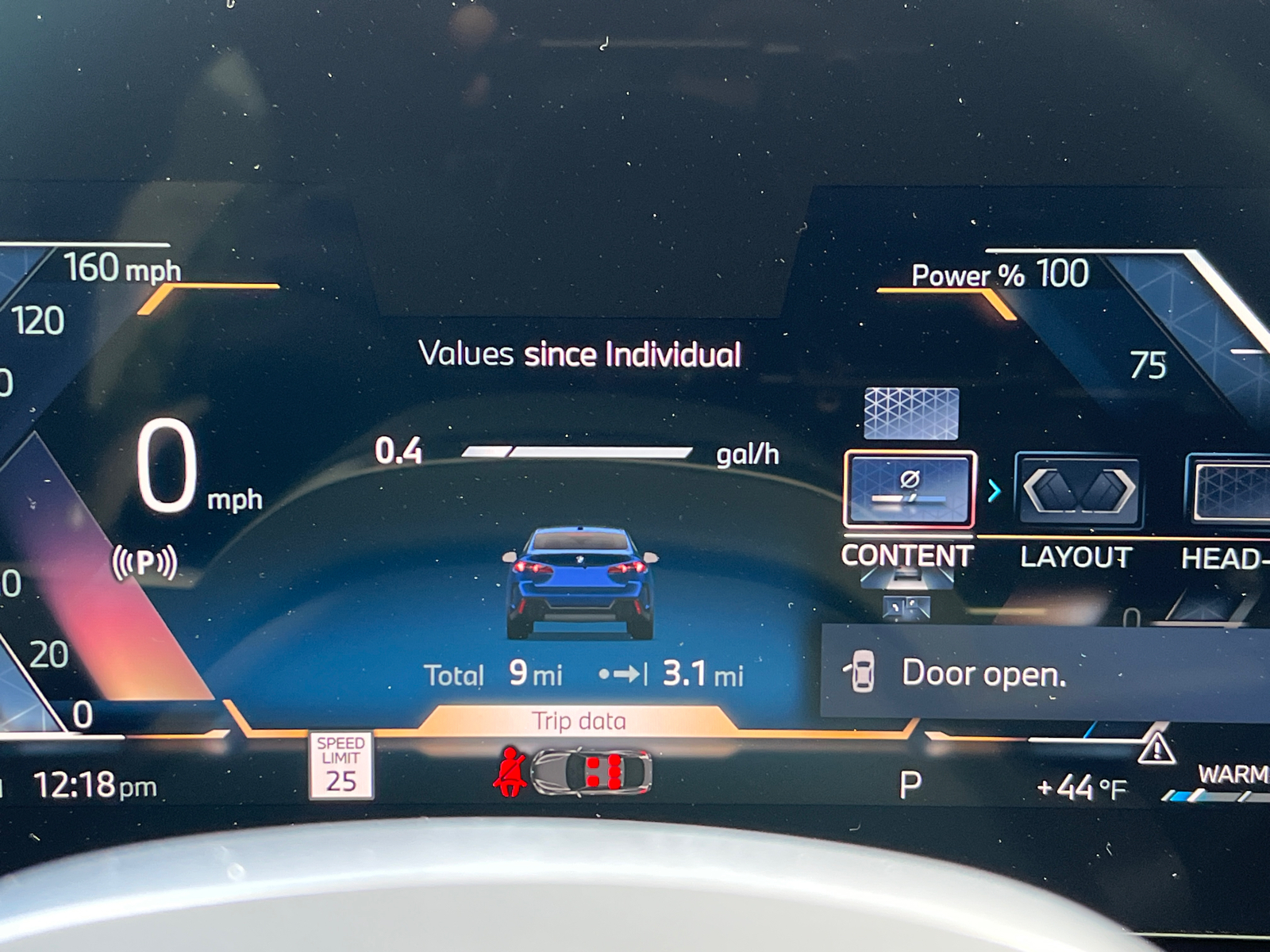Tap the Total 9 mi trip reading
The height and width of the screenshot is (952, 1270).
click(x=494, y=674)
